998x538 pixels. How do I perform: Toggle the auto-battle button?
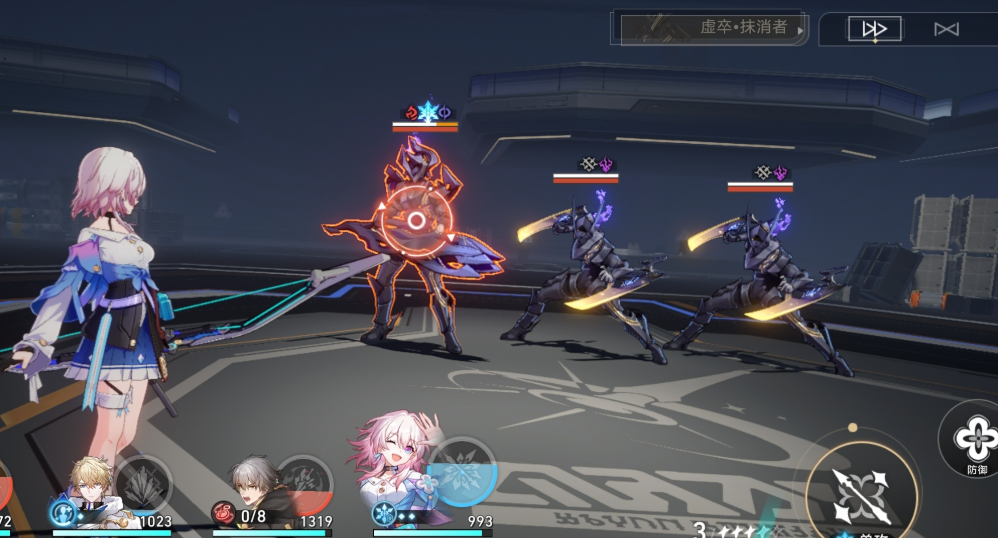(x=946, y=29)
